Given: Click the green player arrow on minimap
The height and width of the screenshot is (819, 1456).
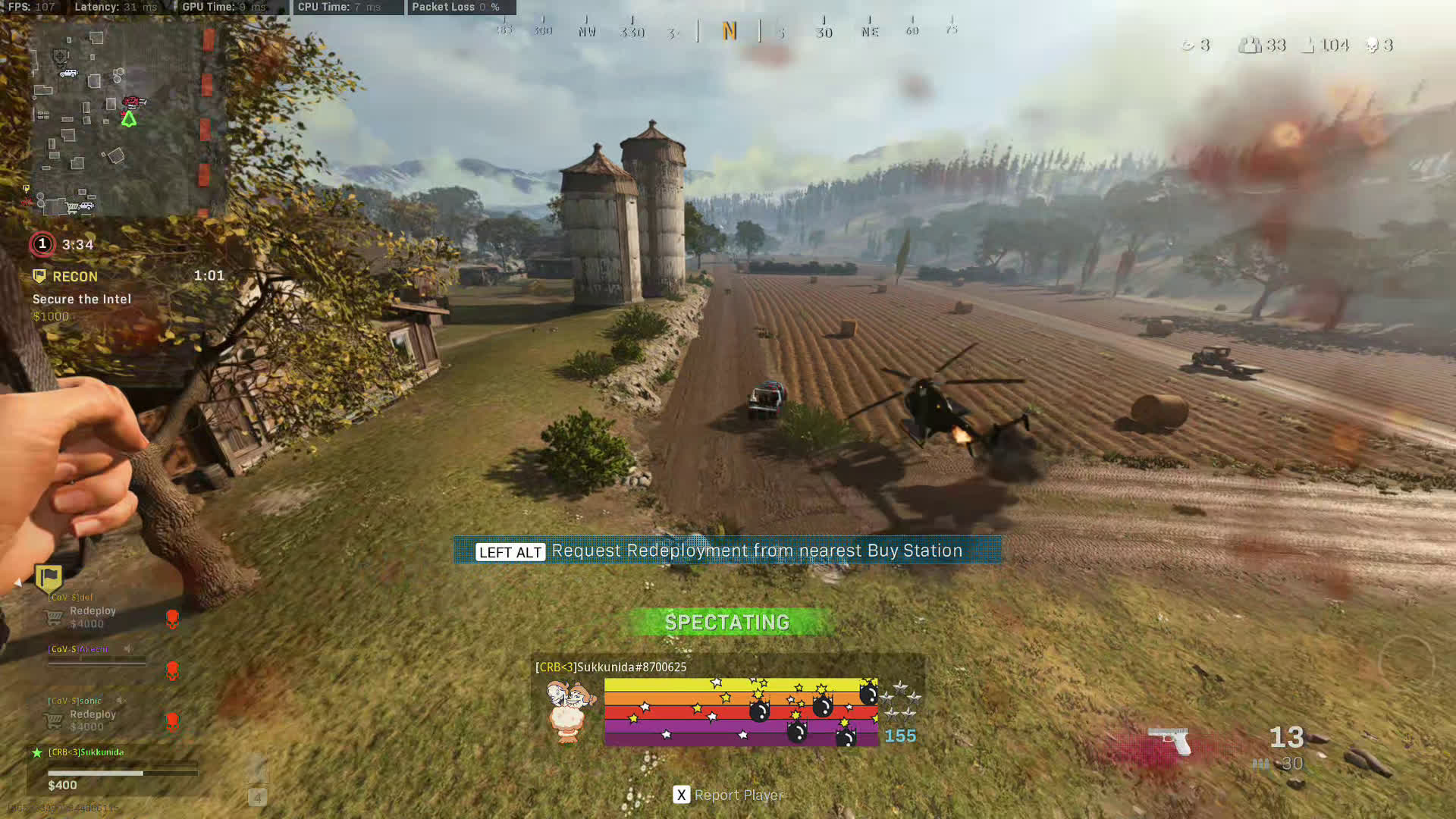Looking at the screenshot, I should (129, 119).
